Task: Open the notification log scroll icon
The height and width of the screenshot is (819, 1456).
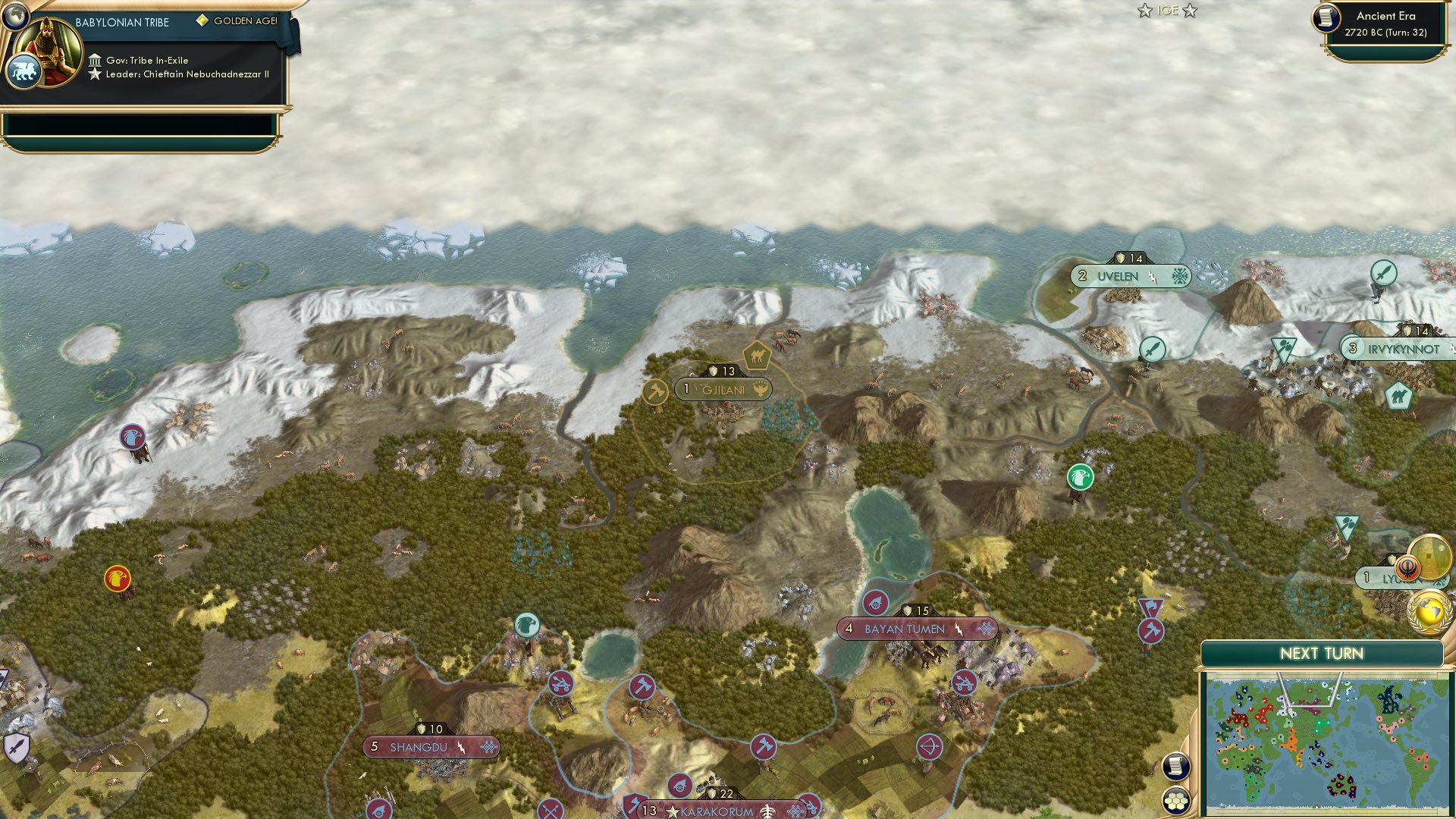Action: pyautogui.click(x=1176, y=765)
